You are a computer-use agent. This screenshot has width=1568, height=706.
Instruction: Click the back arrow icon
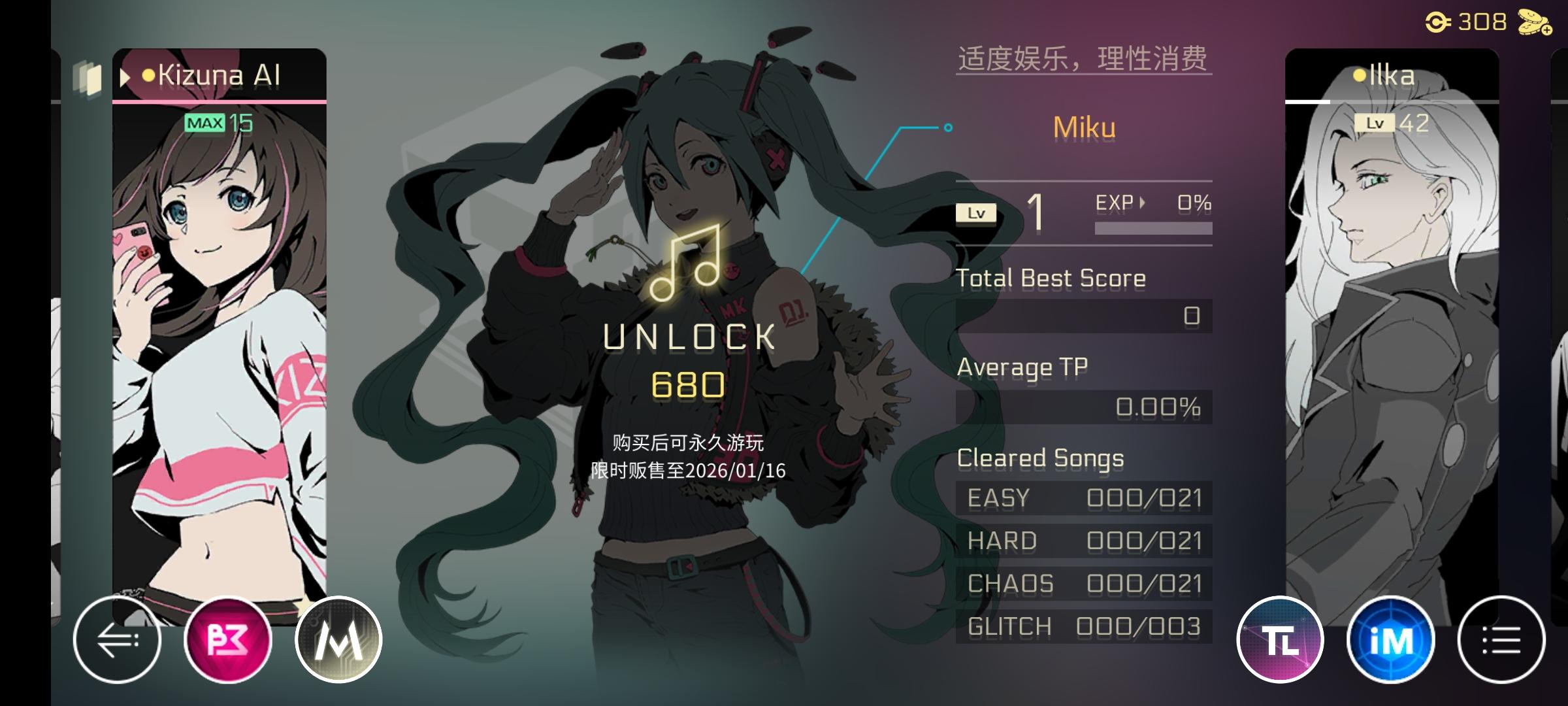click(x=120, y=639)
